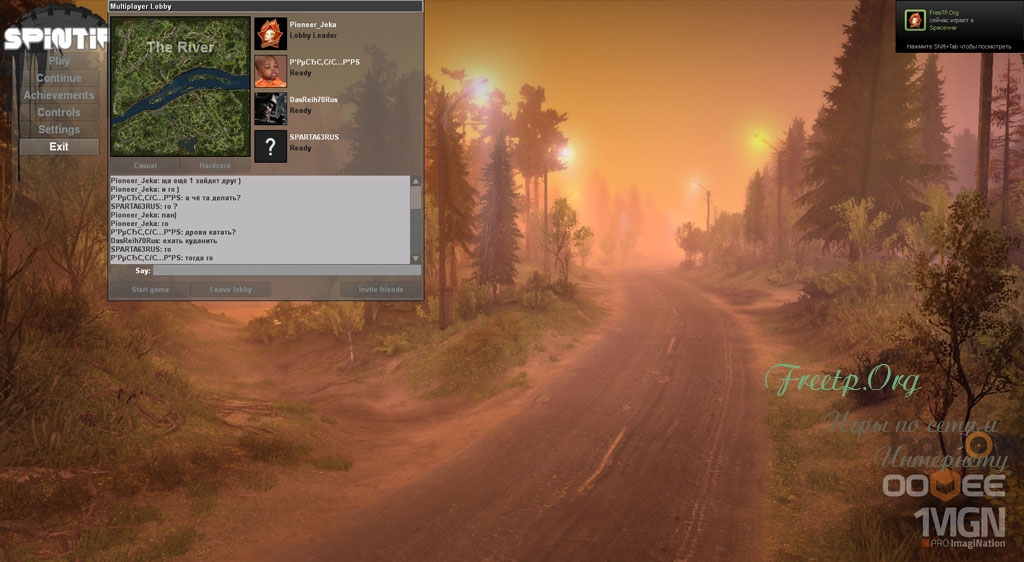Image resolution: width=1024 pixels, height=562 pixels.
Task: Open the Settings menu
Action: coord(59,130)
